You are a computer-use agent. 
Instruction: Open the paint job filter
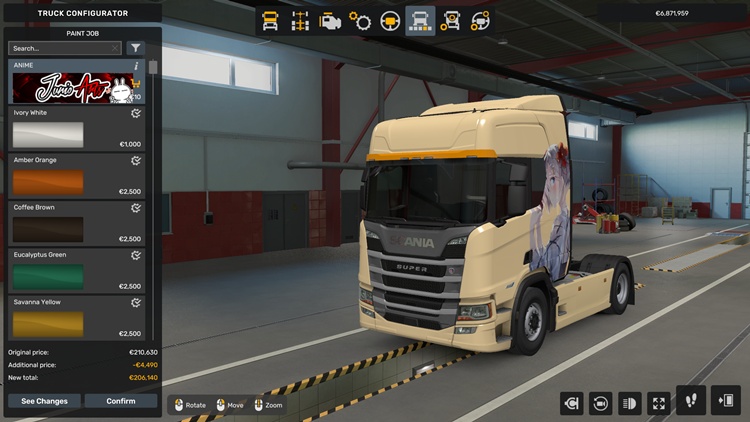point(136,48)
